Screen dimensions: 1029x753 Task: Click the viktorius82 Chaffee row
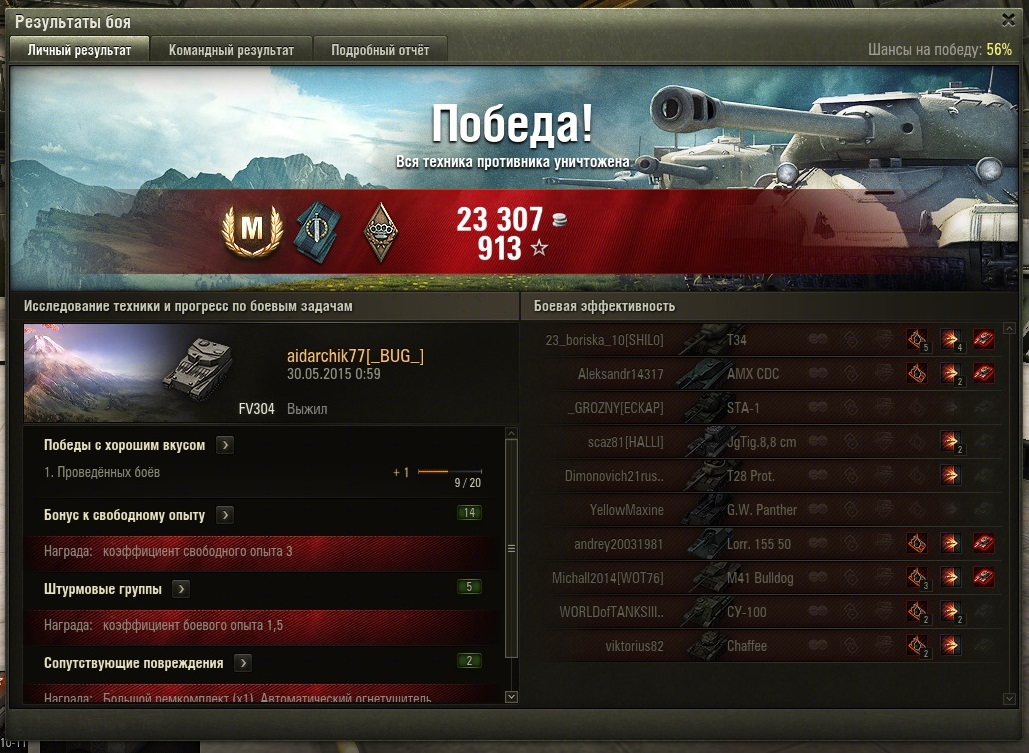point(760,646)
